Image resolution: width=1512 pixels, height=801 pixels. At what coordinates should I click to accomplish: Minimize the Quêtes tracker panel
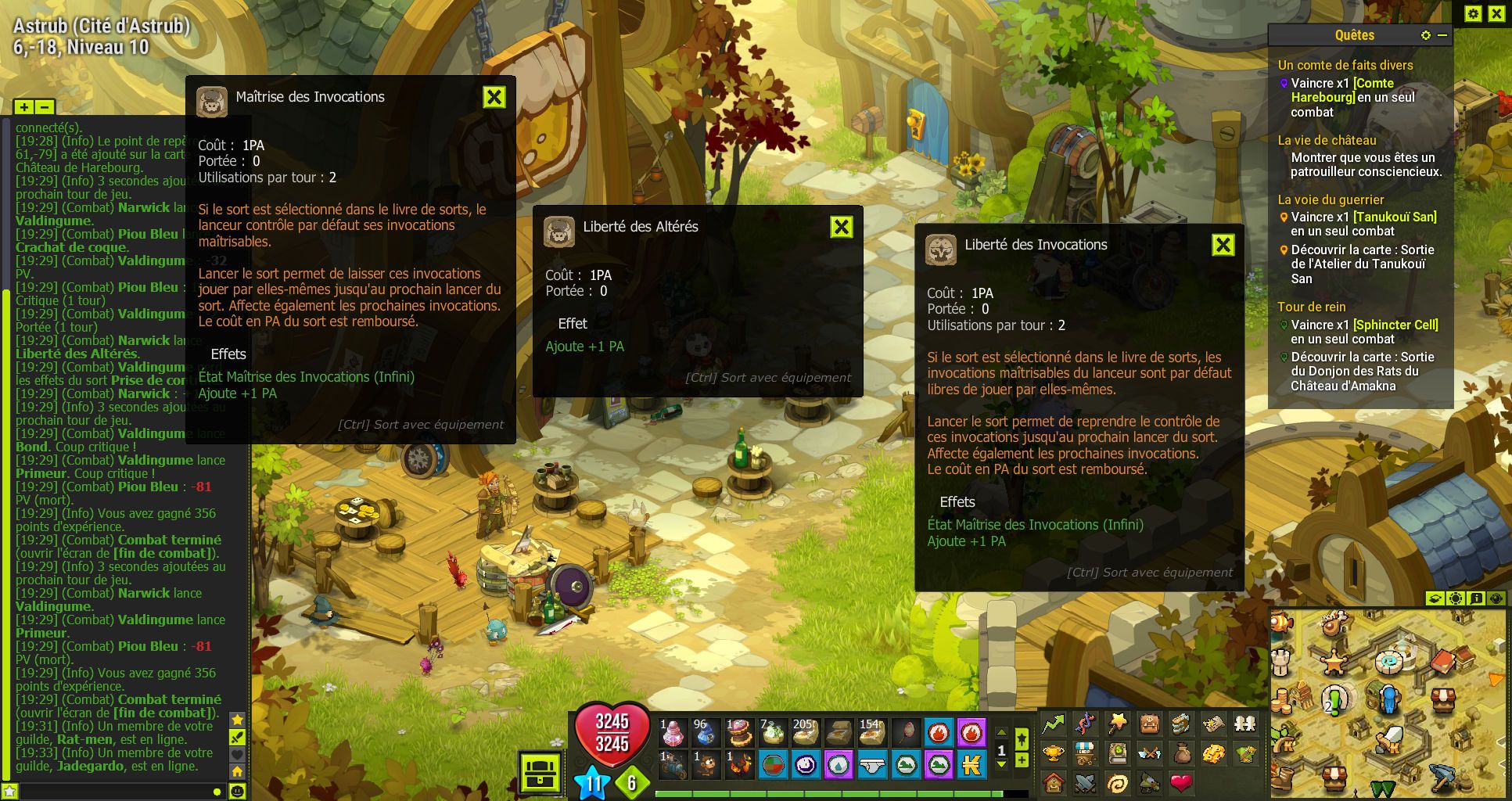tap(1442, 35)
